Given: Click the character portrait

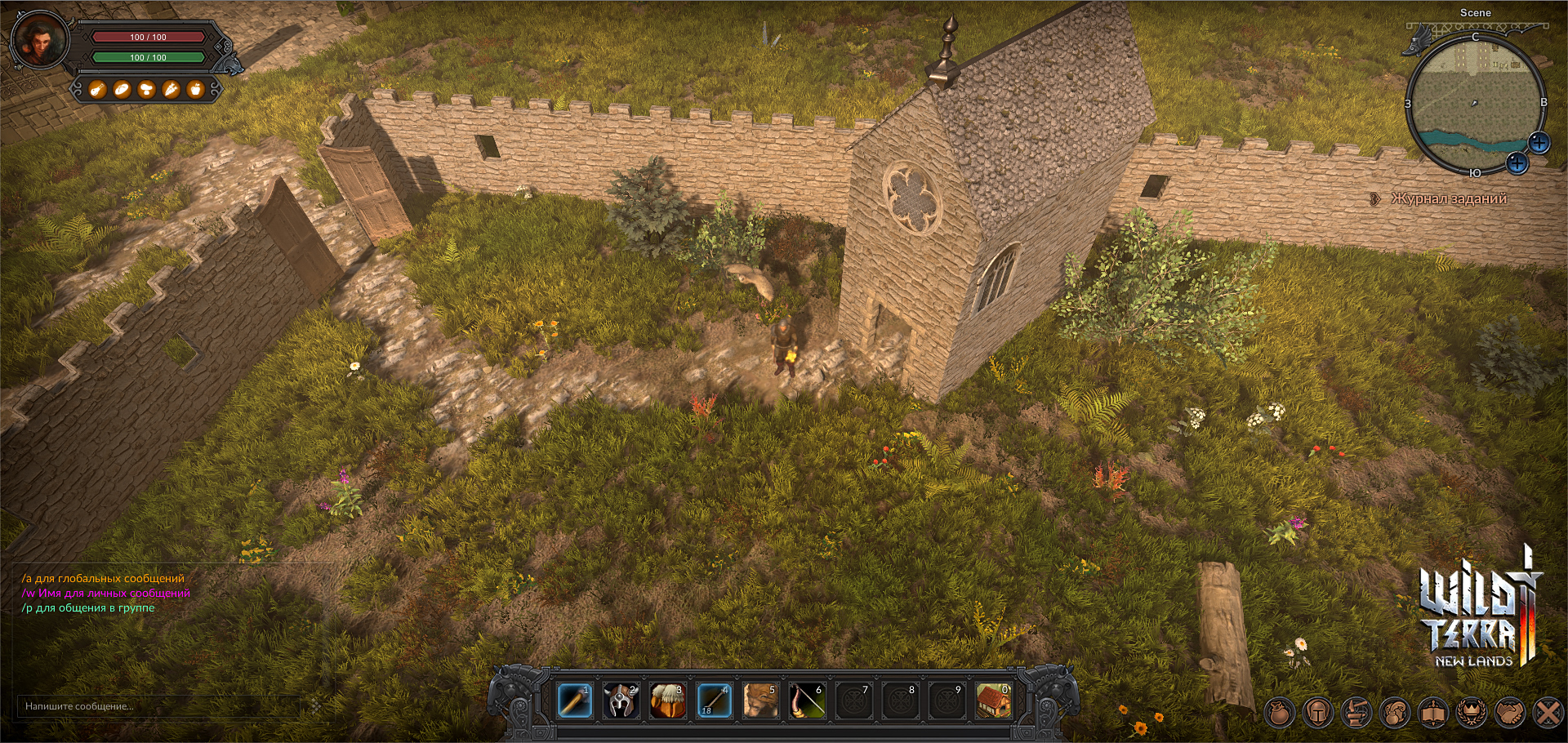Looking at the screenshot, I should (38, 40).
